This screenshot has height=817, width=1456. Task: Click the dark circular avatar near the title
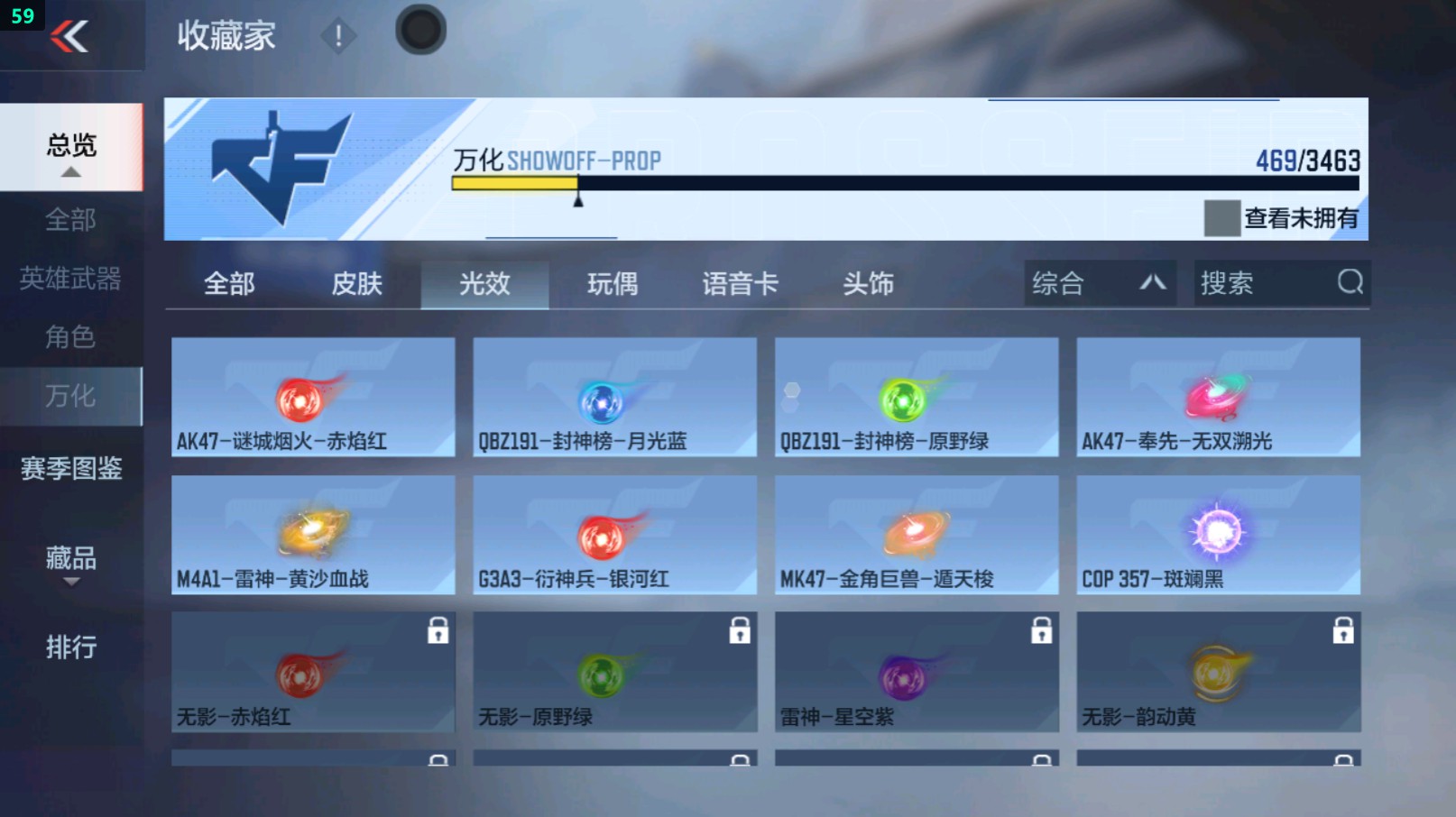[419, 28]
